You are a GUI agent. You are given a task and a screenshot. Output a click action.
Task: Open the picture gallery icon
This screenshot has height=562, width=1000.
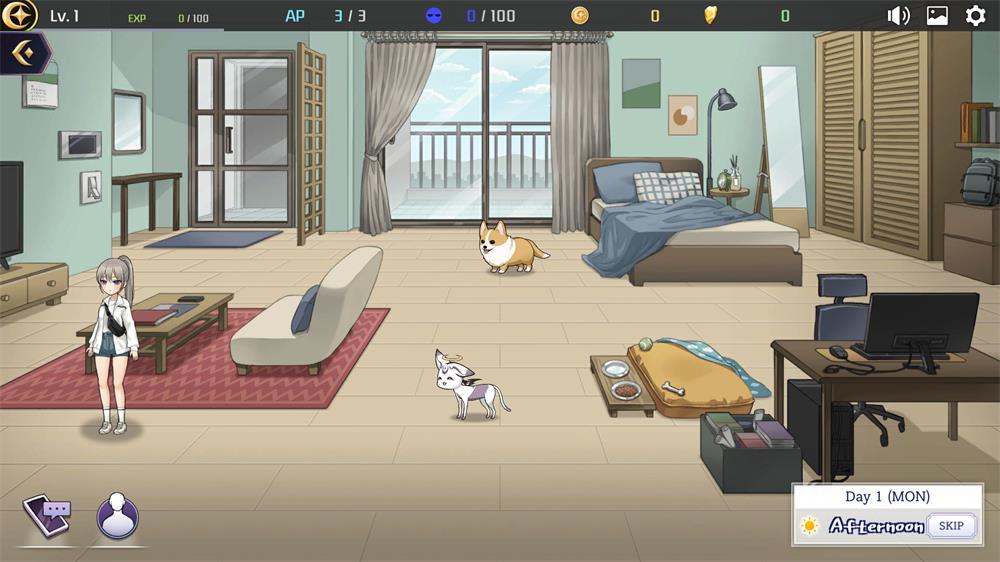coord(937,15)
